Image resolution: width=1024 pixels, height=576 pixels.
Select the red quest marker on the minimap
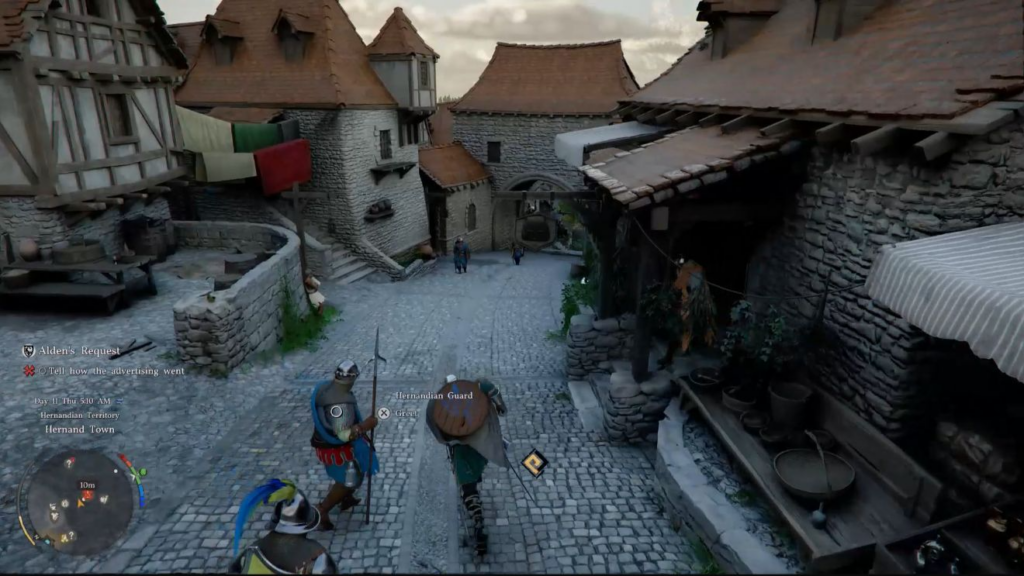pyautogui.click(x=87, y=495)
